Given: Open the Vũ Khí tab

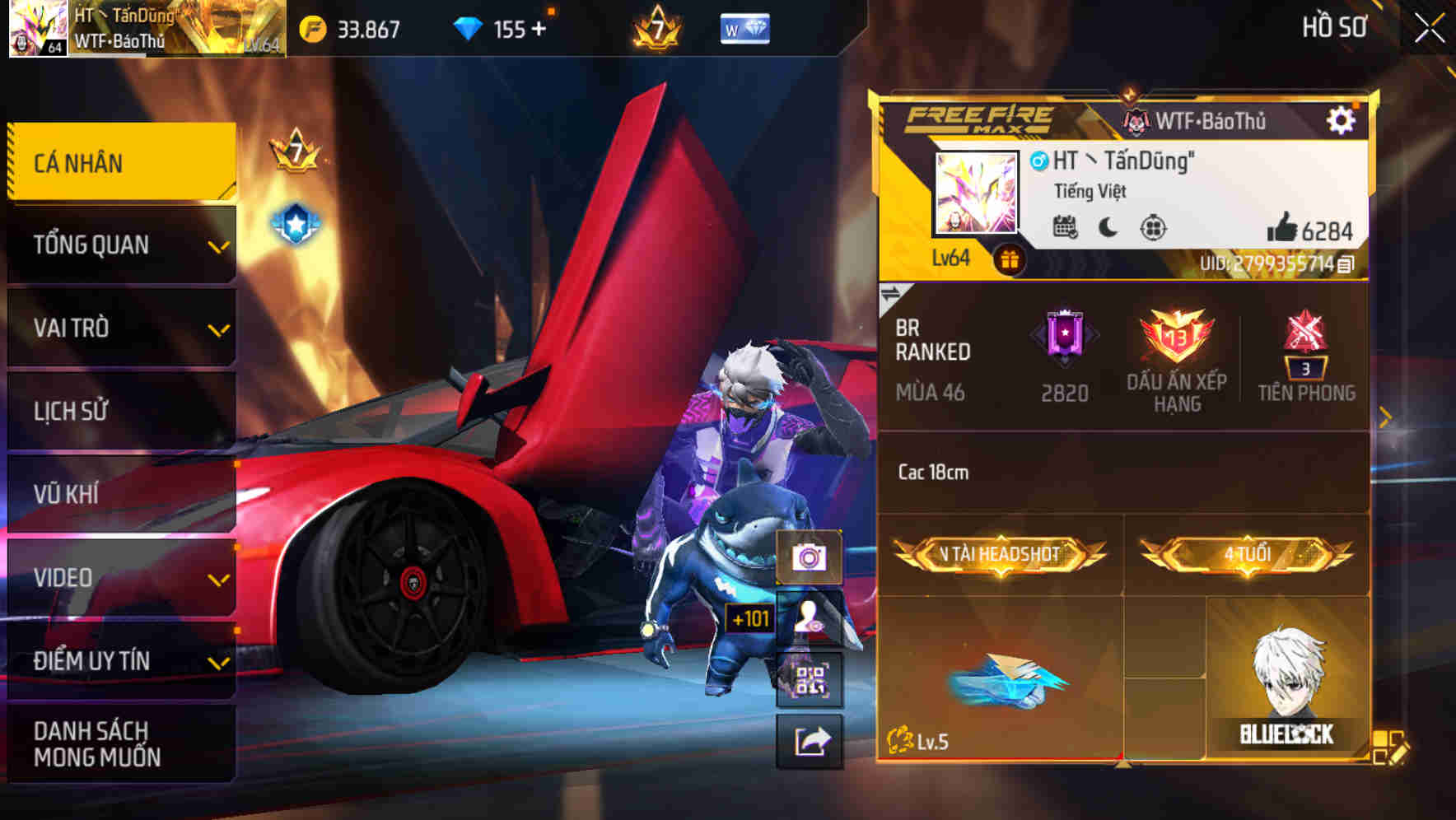Looking at the screenshot, I should [x=122, y=494].
